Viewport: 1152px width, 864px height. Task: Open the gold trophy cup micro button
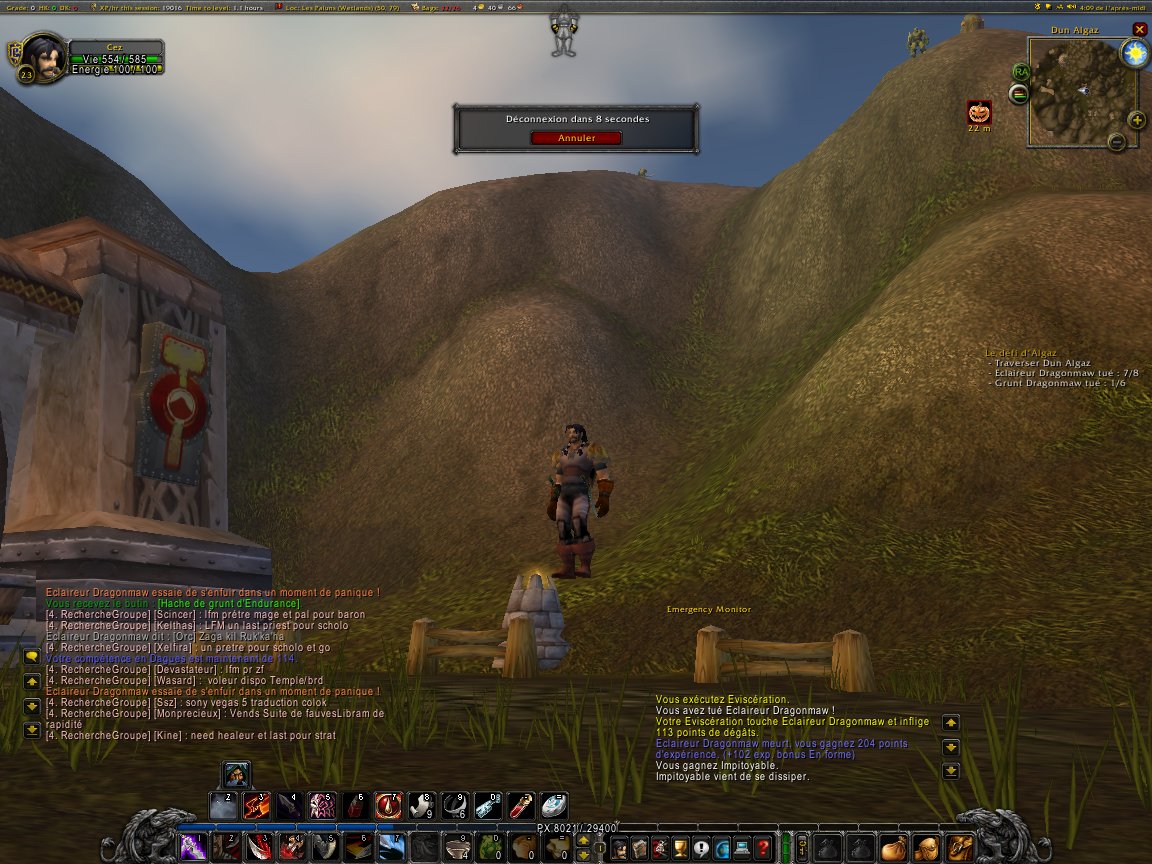680,848
